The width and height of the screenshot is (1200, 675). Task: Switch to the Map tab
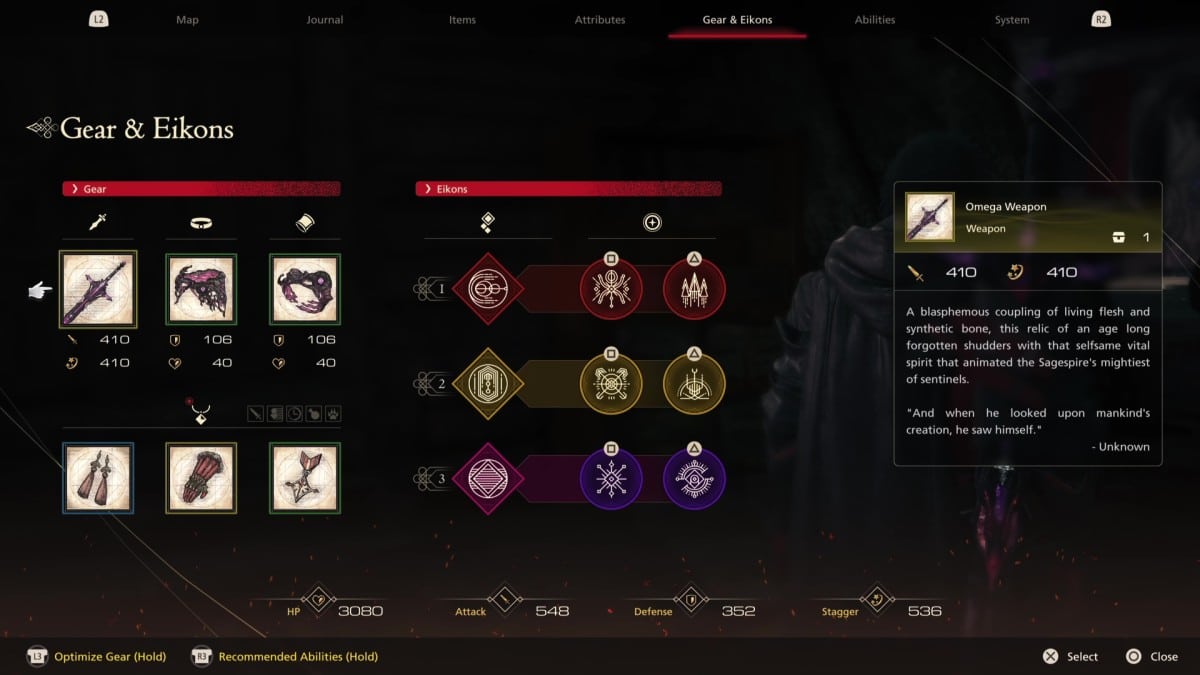coord(187,20)
